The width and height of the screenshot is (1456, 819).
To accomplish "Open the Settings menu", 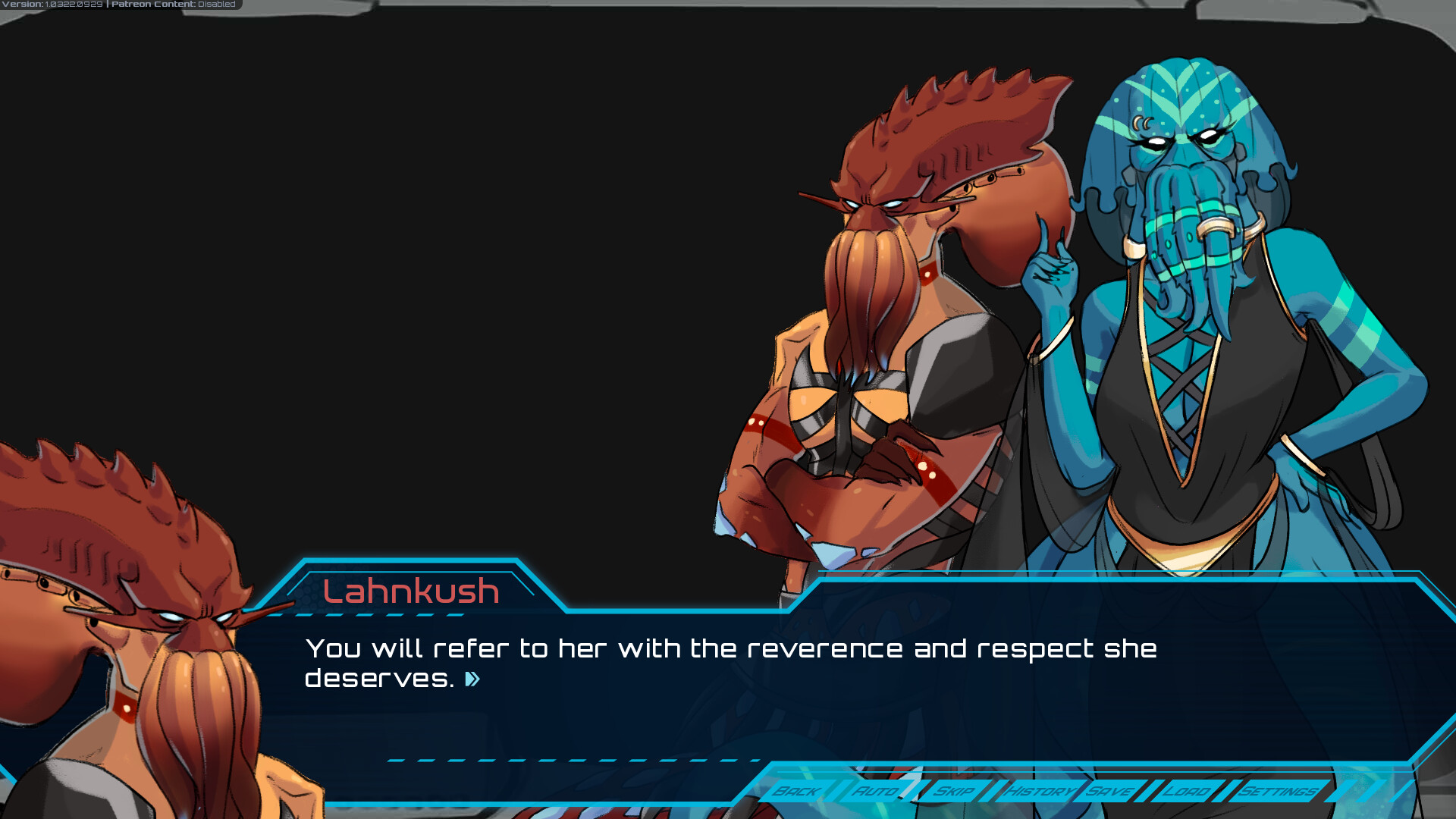I will [x=1278, y=791].
